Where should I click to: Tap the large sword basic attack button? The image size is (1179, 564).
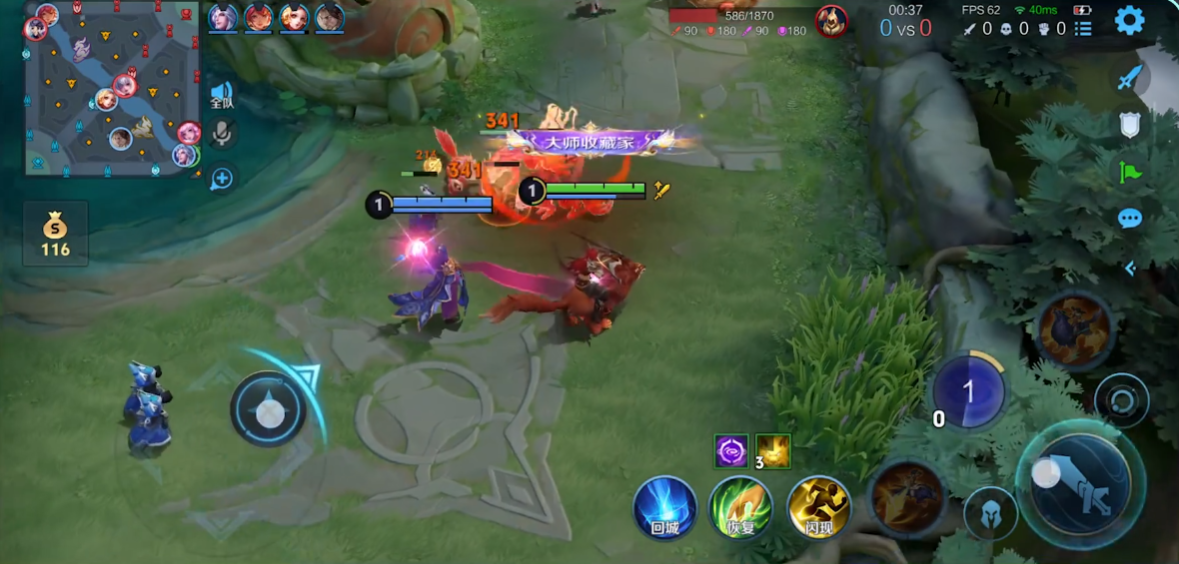[1079, 484]
